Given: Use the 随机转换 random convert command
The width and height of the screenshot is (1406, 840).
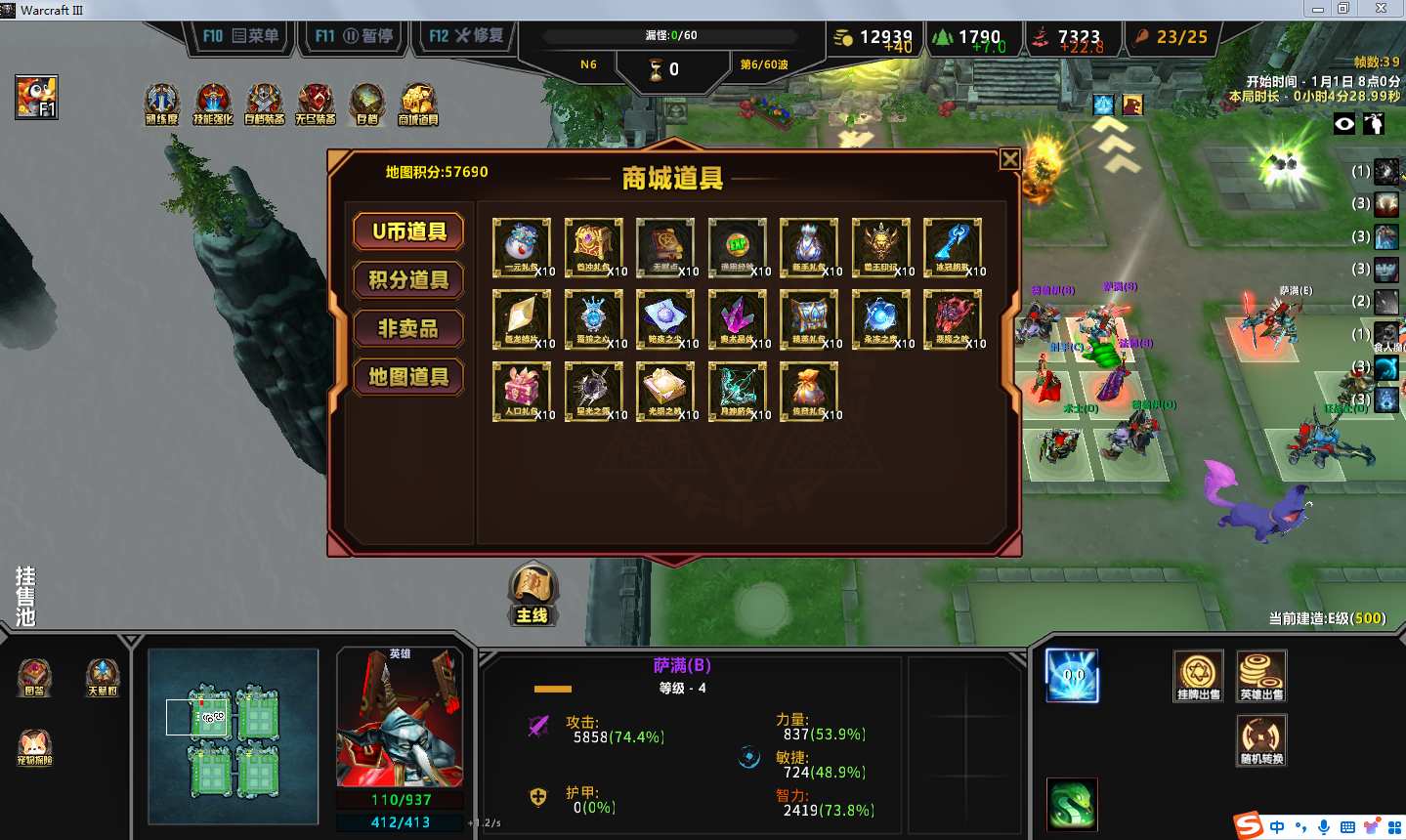Looking at the screenshot, I should (x=1260, y=739).
